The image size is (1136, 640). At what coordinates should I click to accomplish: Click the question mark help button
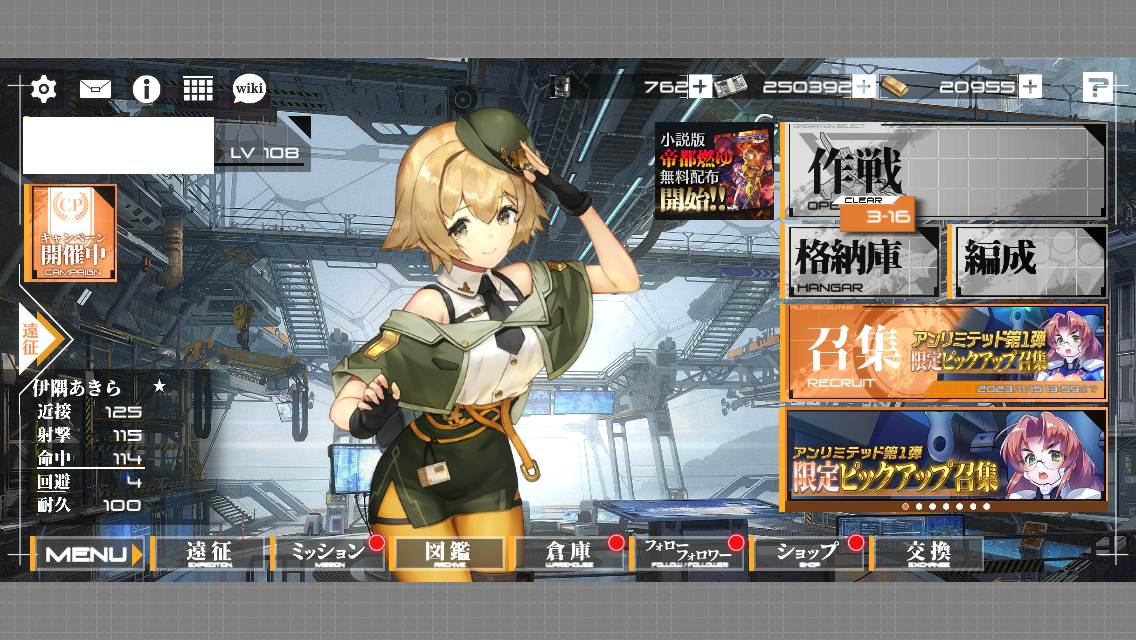pyautogui.click(x=1097, y=88)
